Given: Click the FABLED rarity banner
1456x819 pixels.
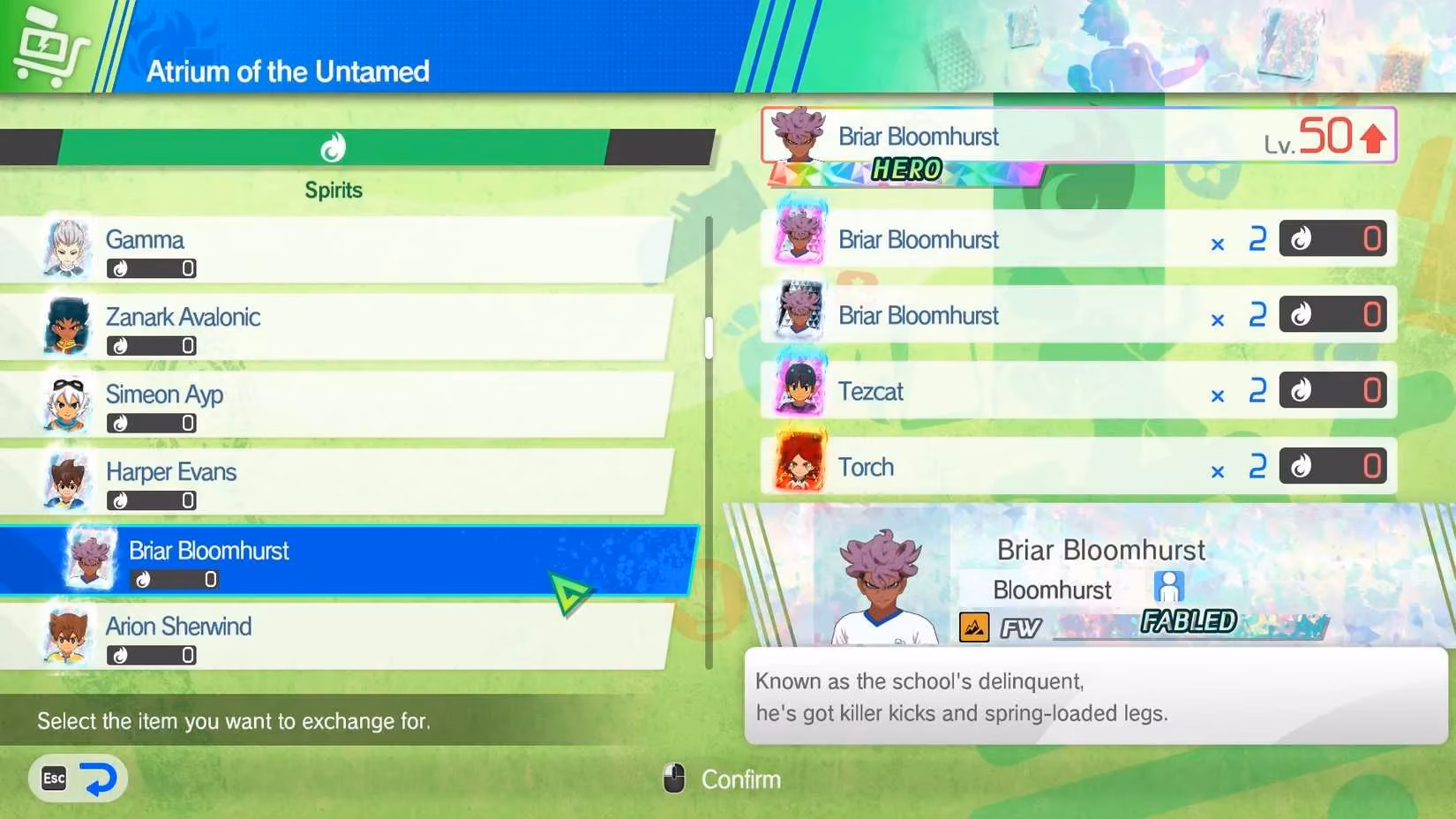Looking at the screenshot, I should tap(1187, 621).
